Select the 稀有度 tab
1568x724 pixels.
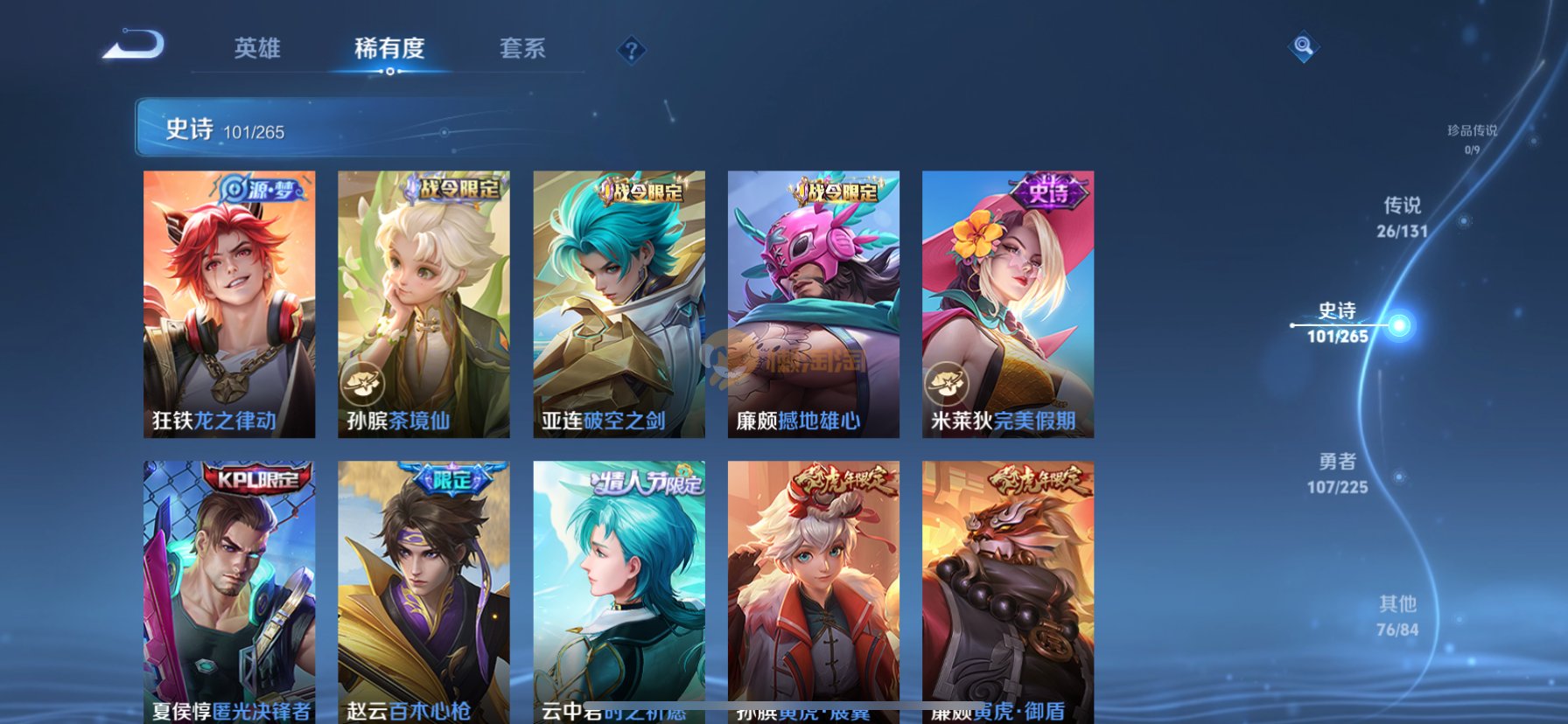point(389,48)
